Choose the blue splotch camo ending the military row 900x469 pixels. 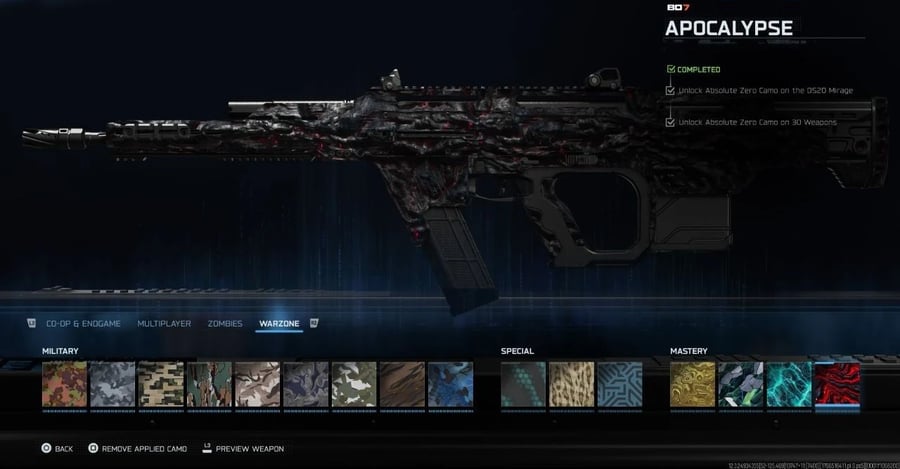(x=450, y=385)
